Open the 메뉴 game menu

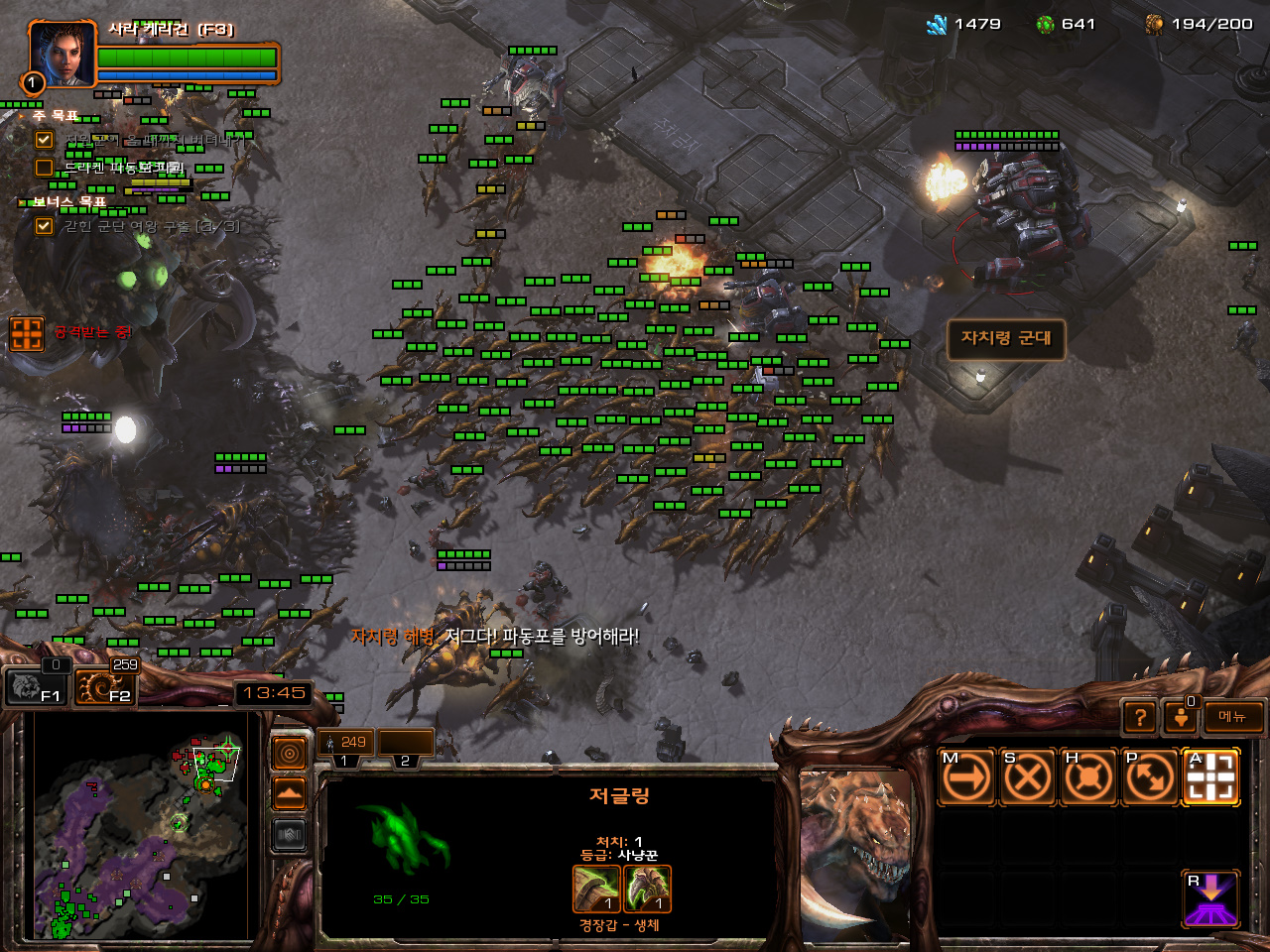point(1232,717)
